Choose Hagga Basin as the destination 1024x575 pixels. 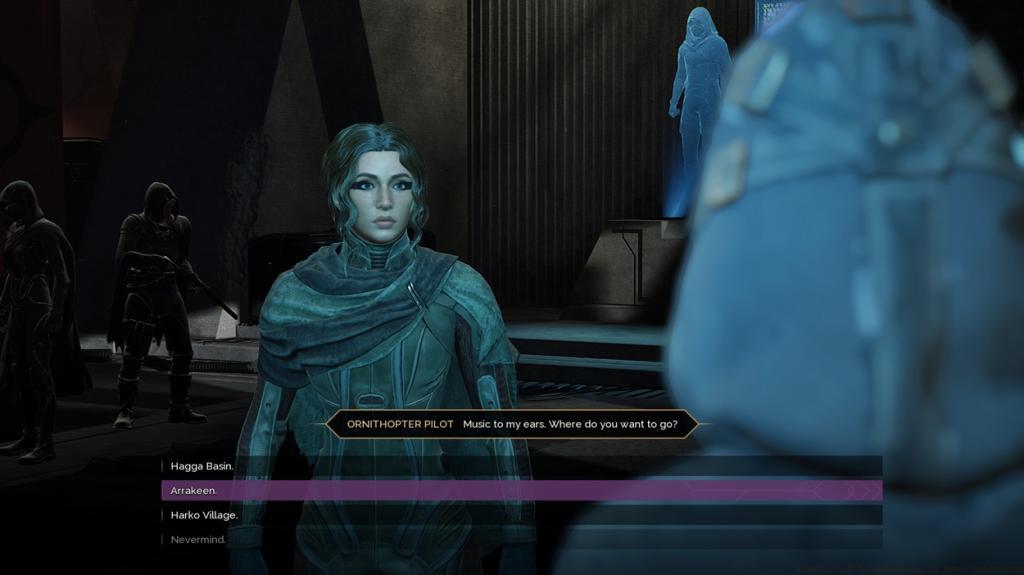(x=203, y=466)
